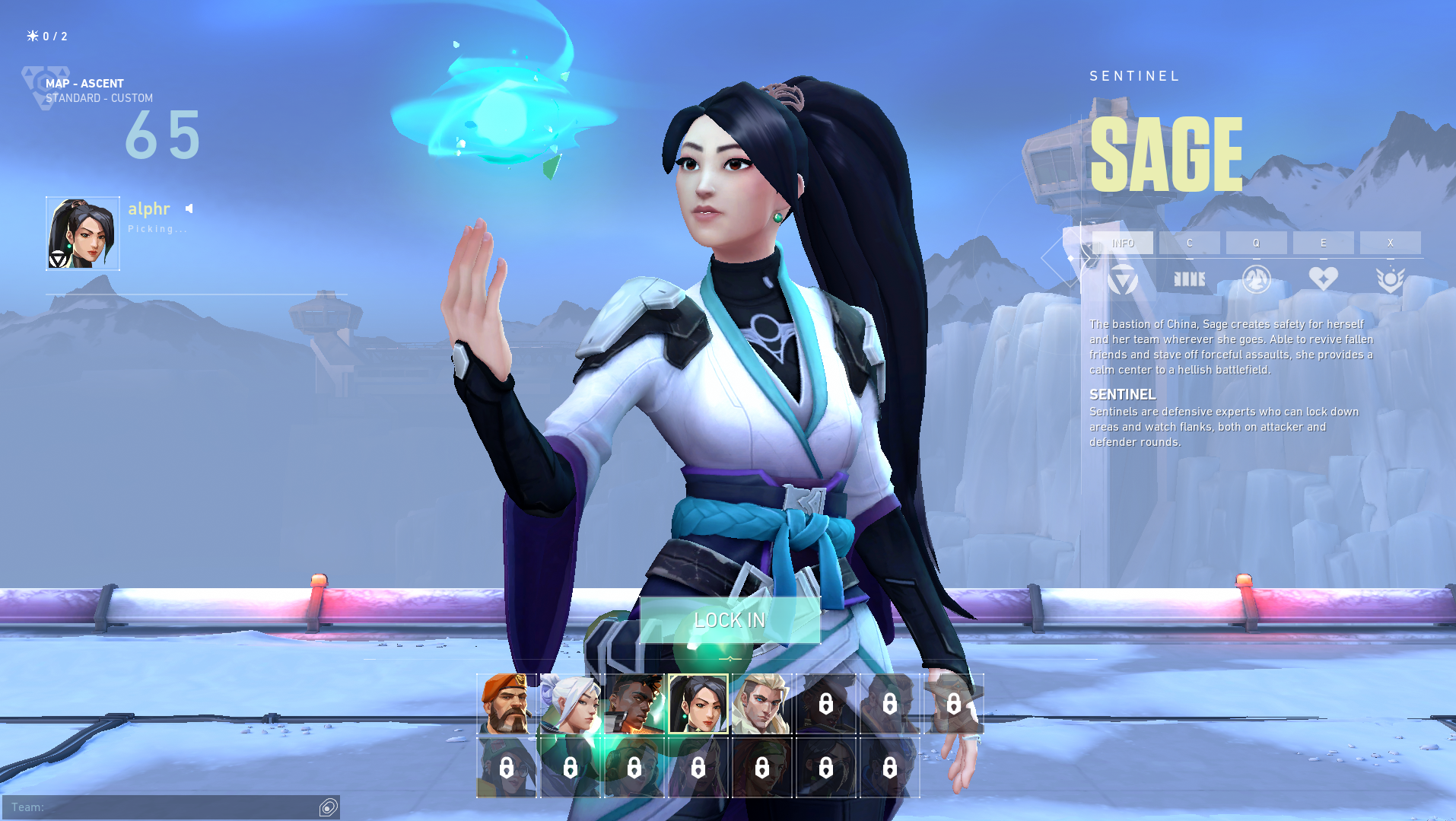Select the Brimstone agent portrait

pos(507,704)
